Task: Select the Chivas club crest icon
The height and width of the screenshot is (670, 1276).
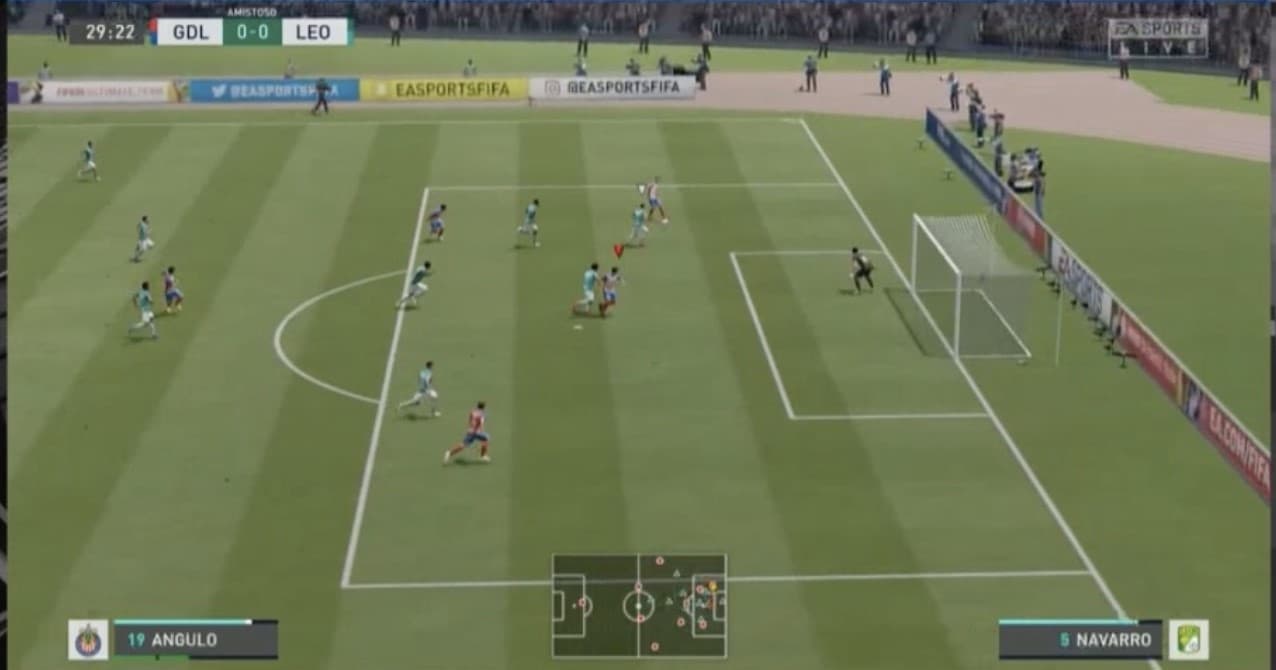Action: 88,640
